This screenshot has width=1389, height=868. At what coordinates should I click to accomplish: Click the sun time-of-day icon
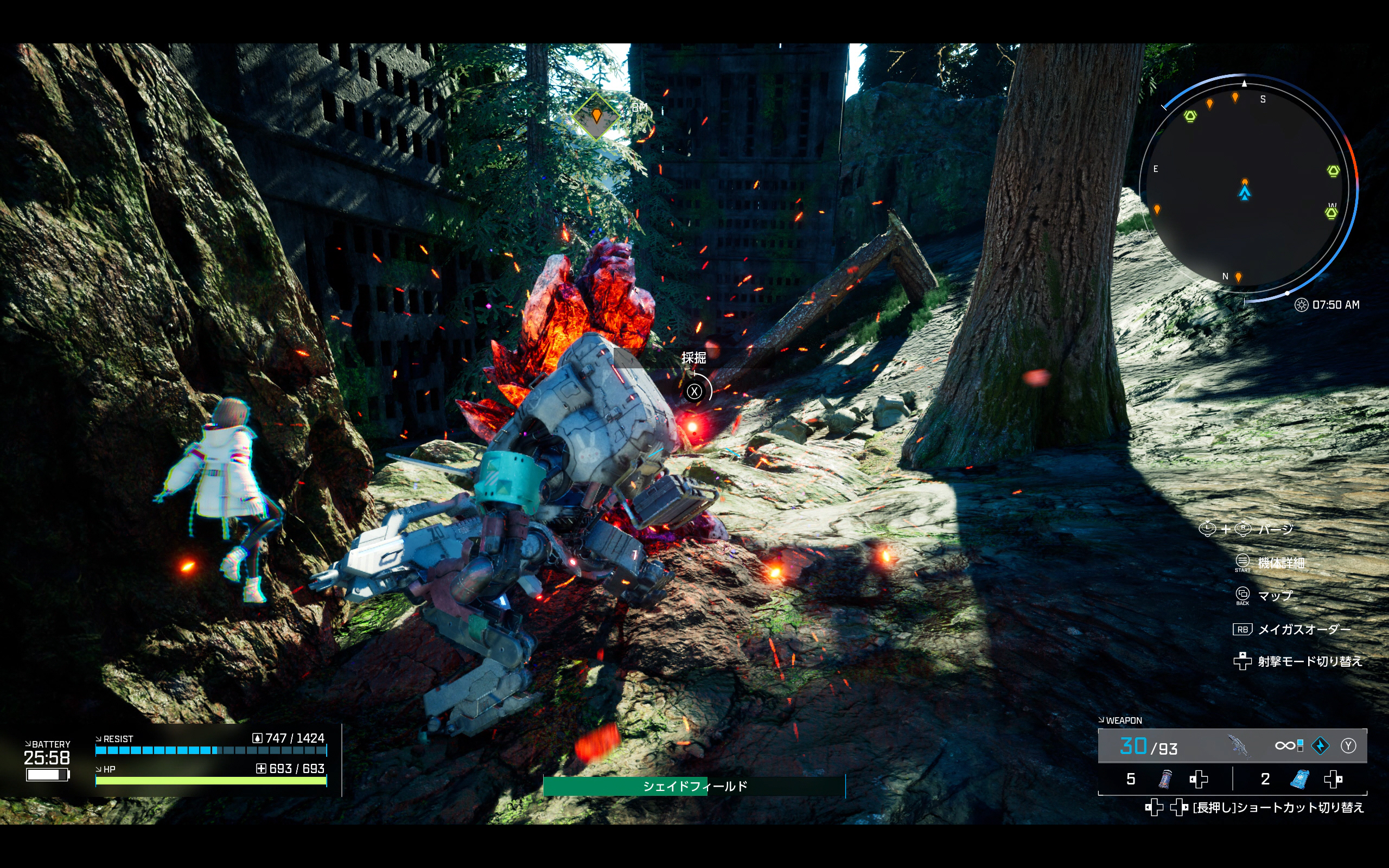coord(1301,305)
